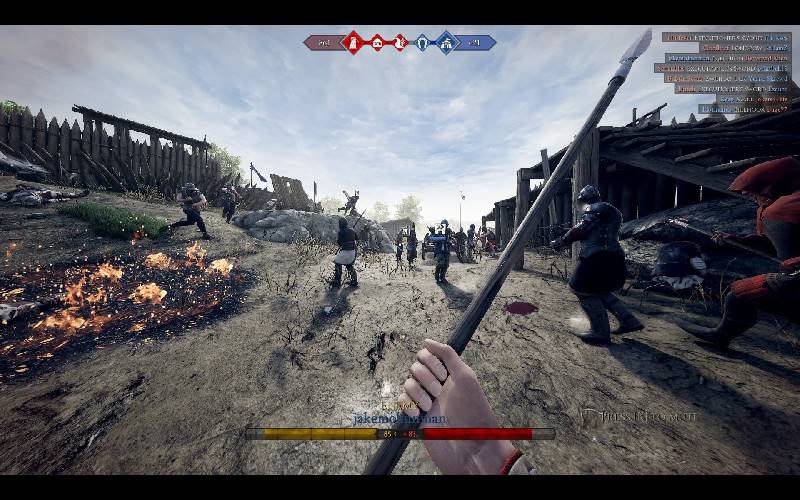The image size is (800, 500).
Task: Select the red tower objective icon
Action: pyautogui.click(x=353, y=42)
